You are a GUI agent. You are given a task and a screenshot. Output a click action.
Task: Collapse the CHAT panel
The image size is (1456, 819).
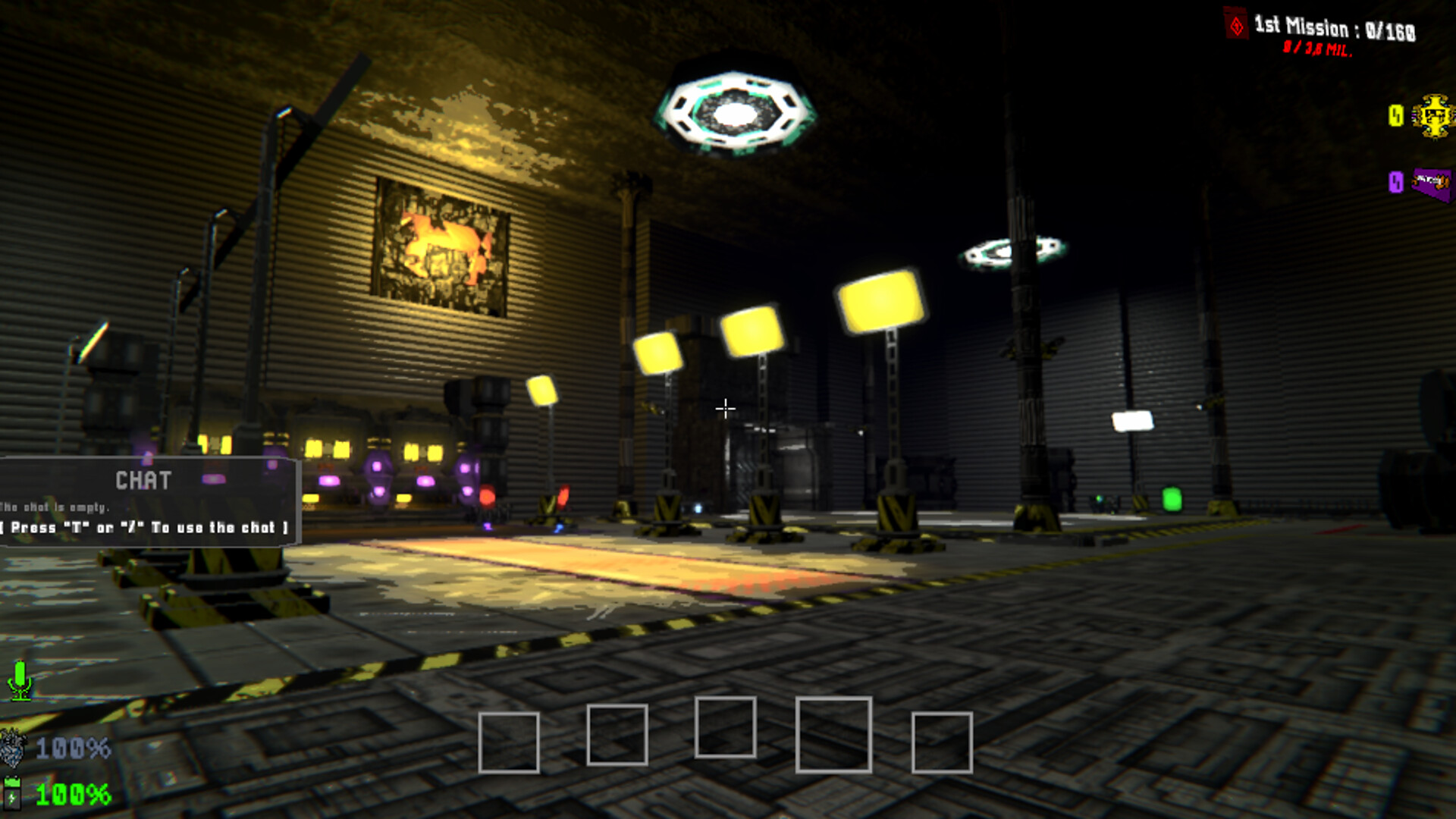[144, 480]
